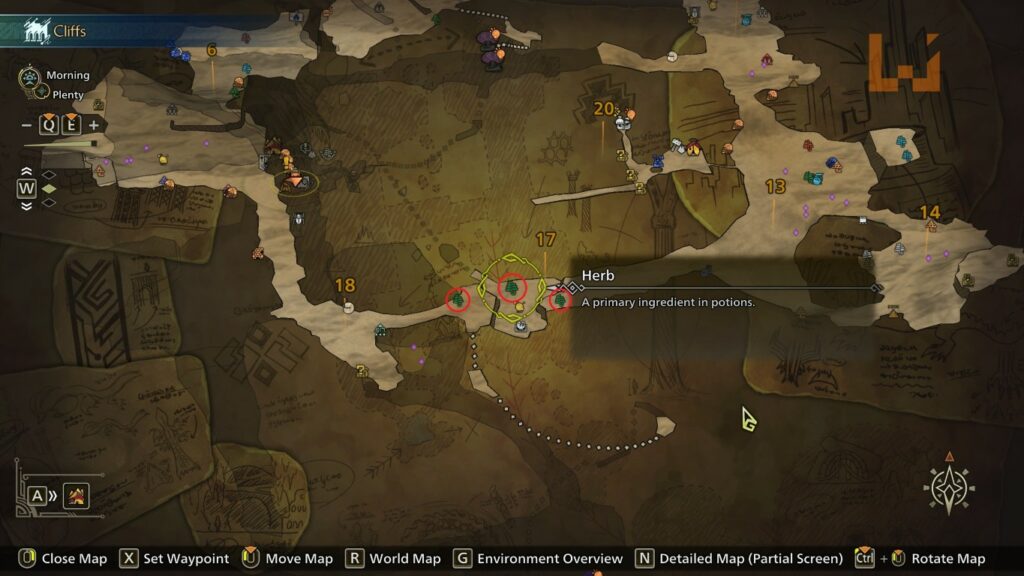Go down one map level with the down chevron
1024x576 pixels.
(x=26, y=204)
